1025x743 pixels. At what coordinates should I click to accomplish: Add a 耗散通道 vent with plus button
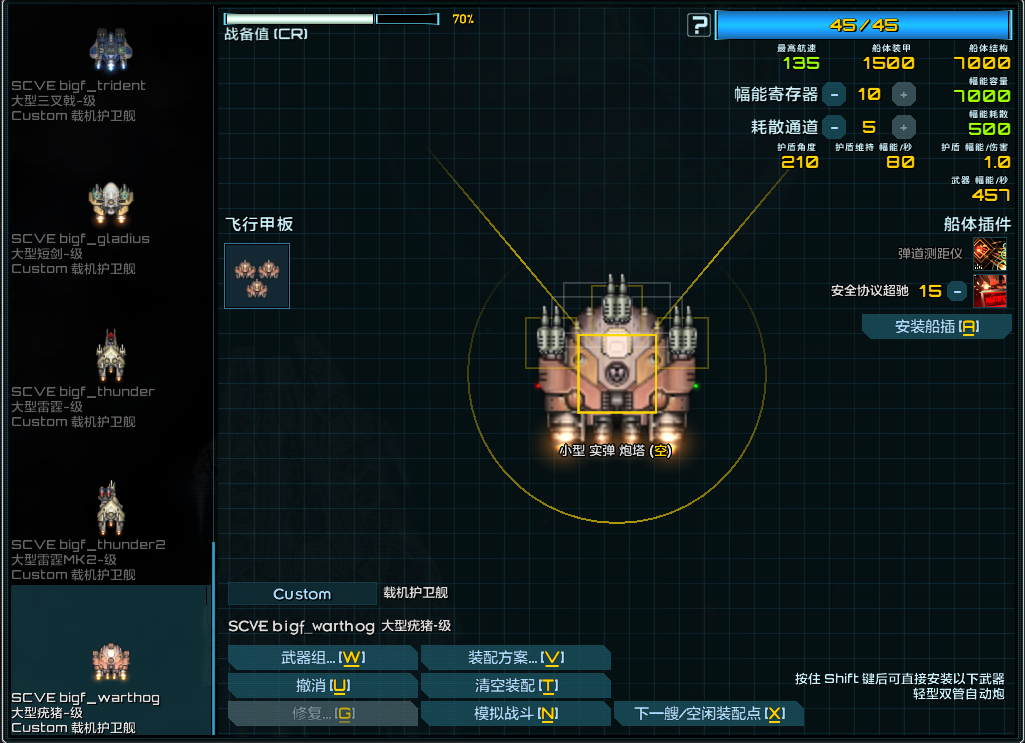pos(903,127)
